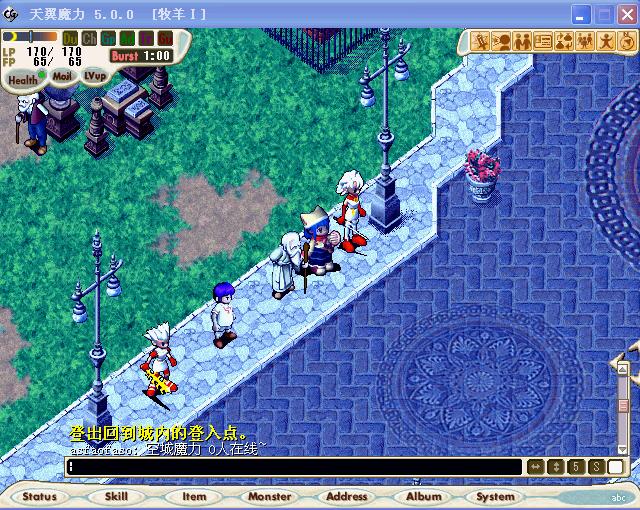The image size is (640, 510).
Task: Open the ID card icon
Action: tap(543, 41)
